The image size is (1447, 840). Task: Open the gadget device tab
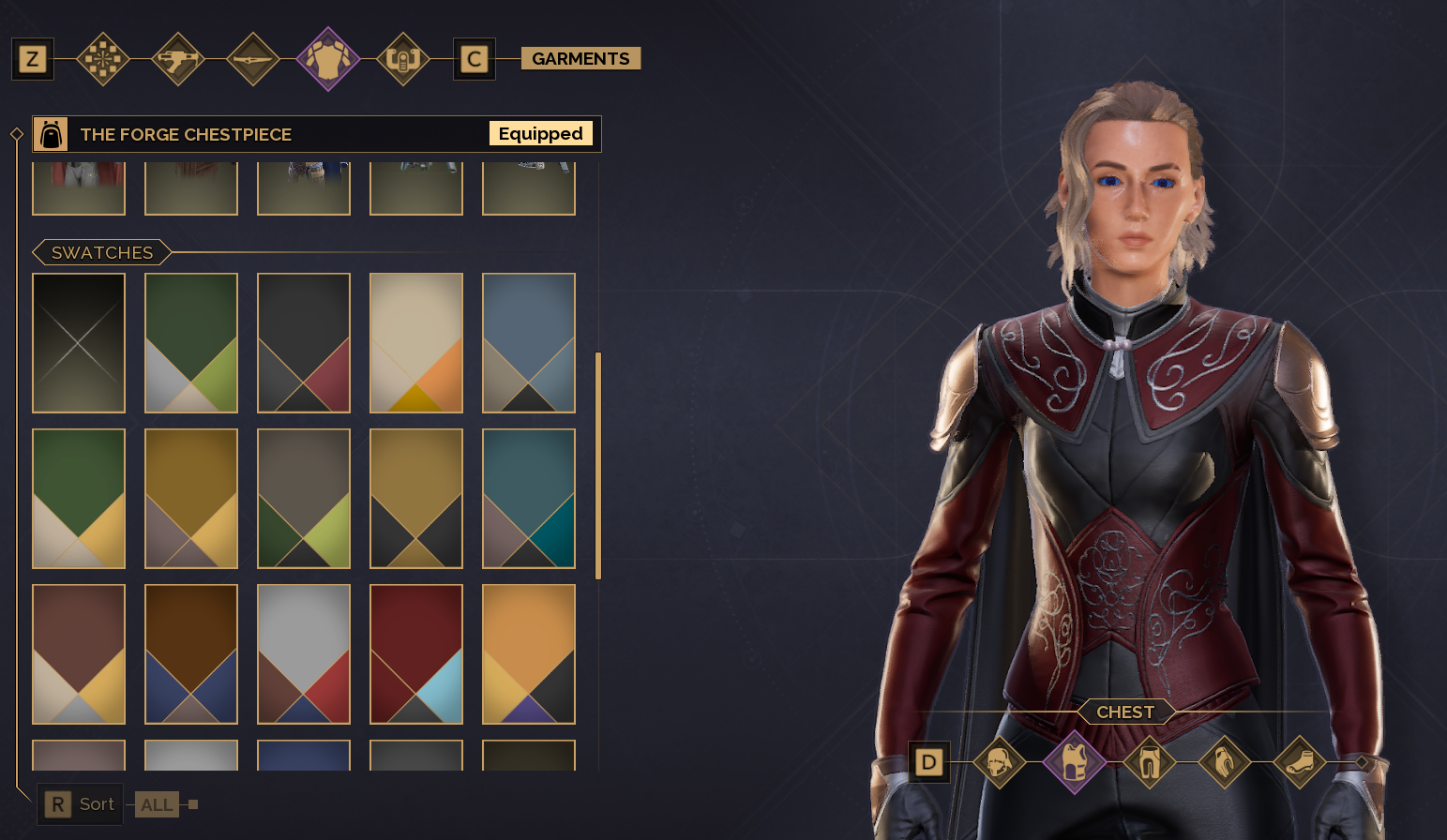(x=403, y=59)
